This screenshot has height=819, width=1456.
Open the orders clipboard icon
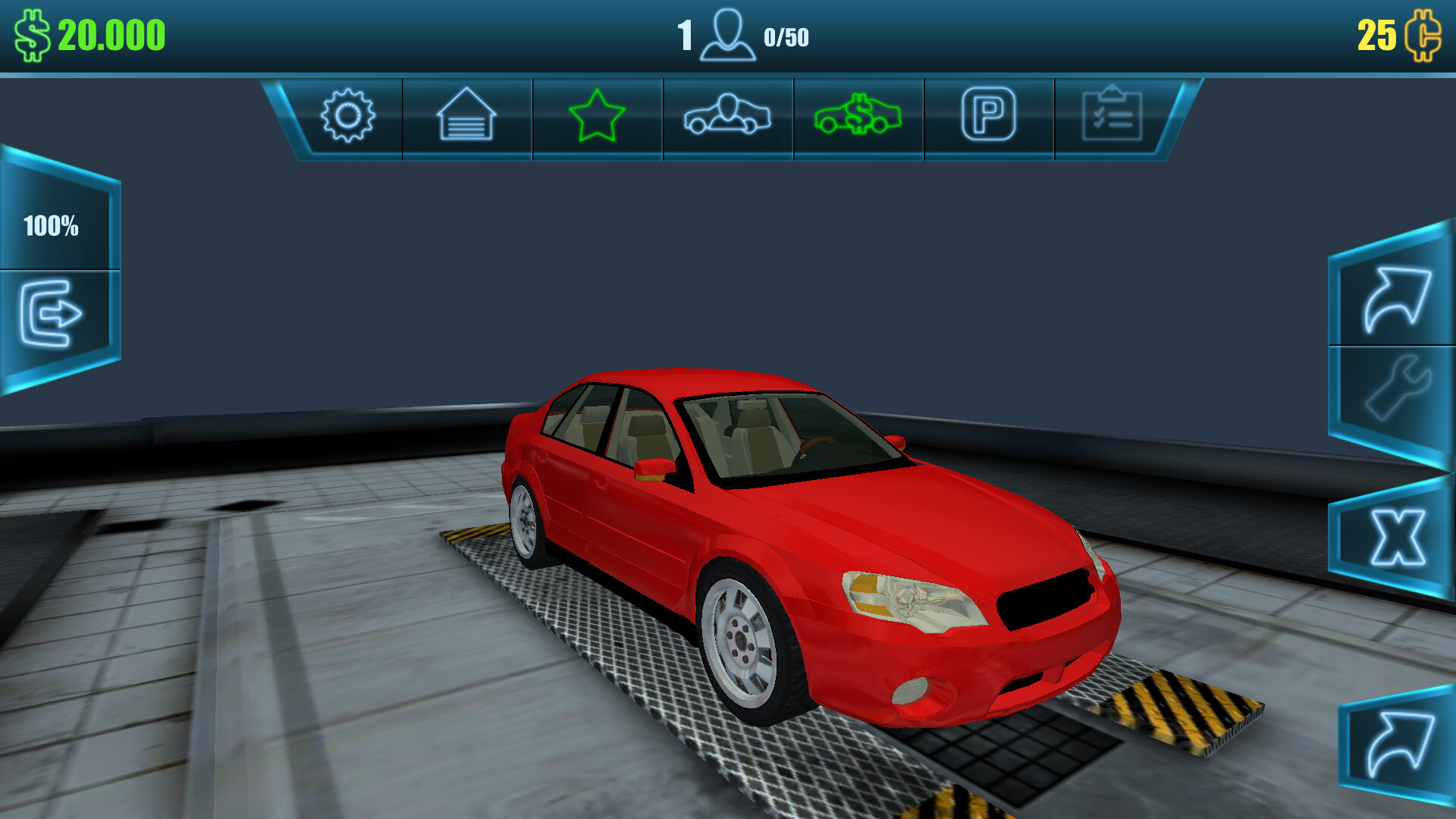click(1112, 115)
